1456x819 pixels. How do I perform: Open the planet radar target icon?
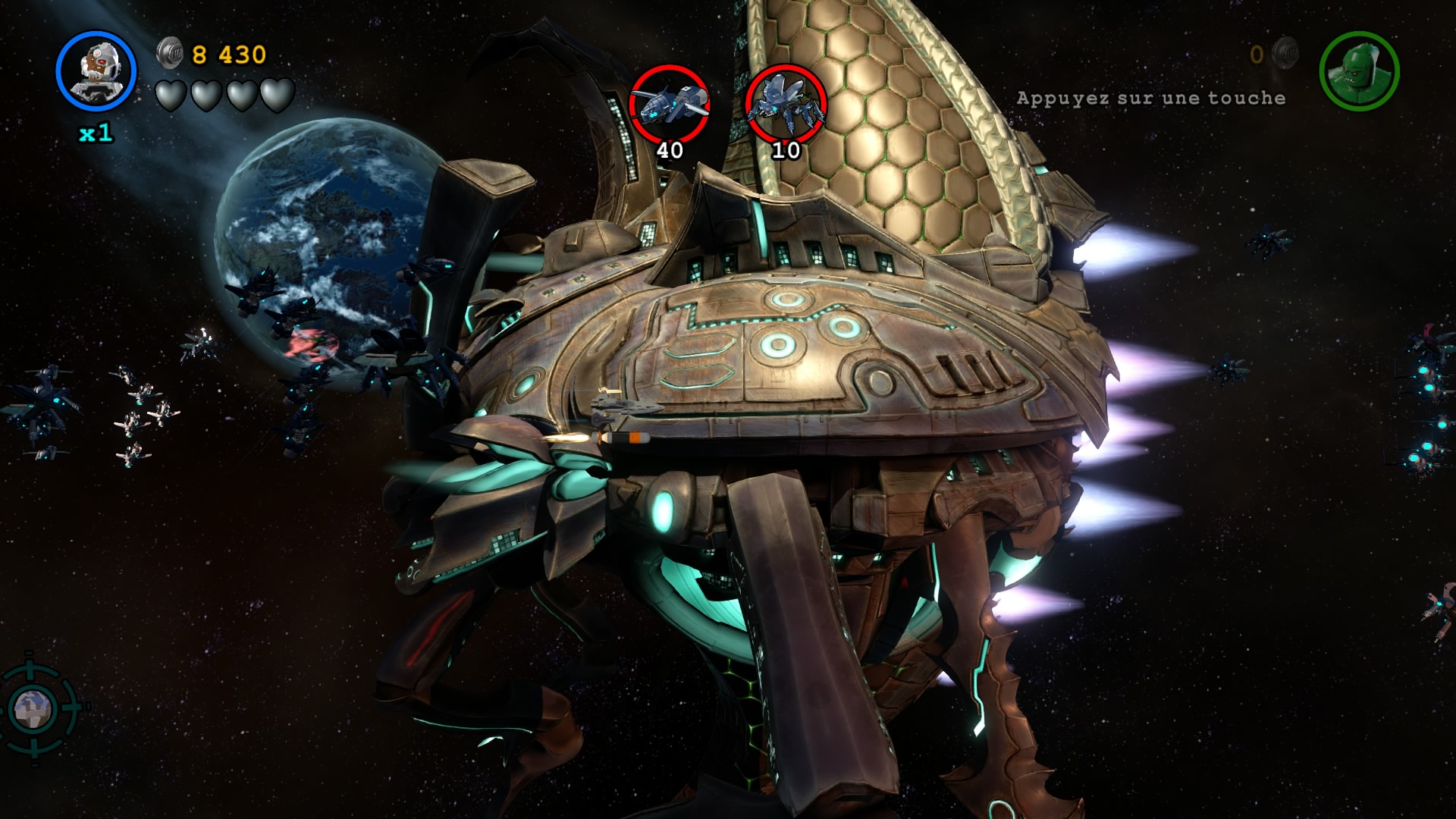[x=33, y=708]
